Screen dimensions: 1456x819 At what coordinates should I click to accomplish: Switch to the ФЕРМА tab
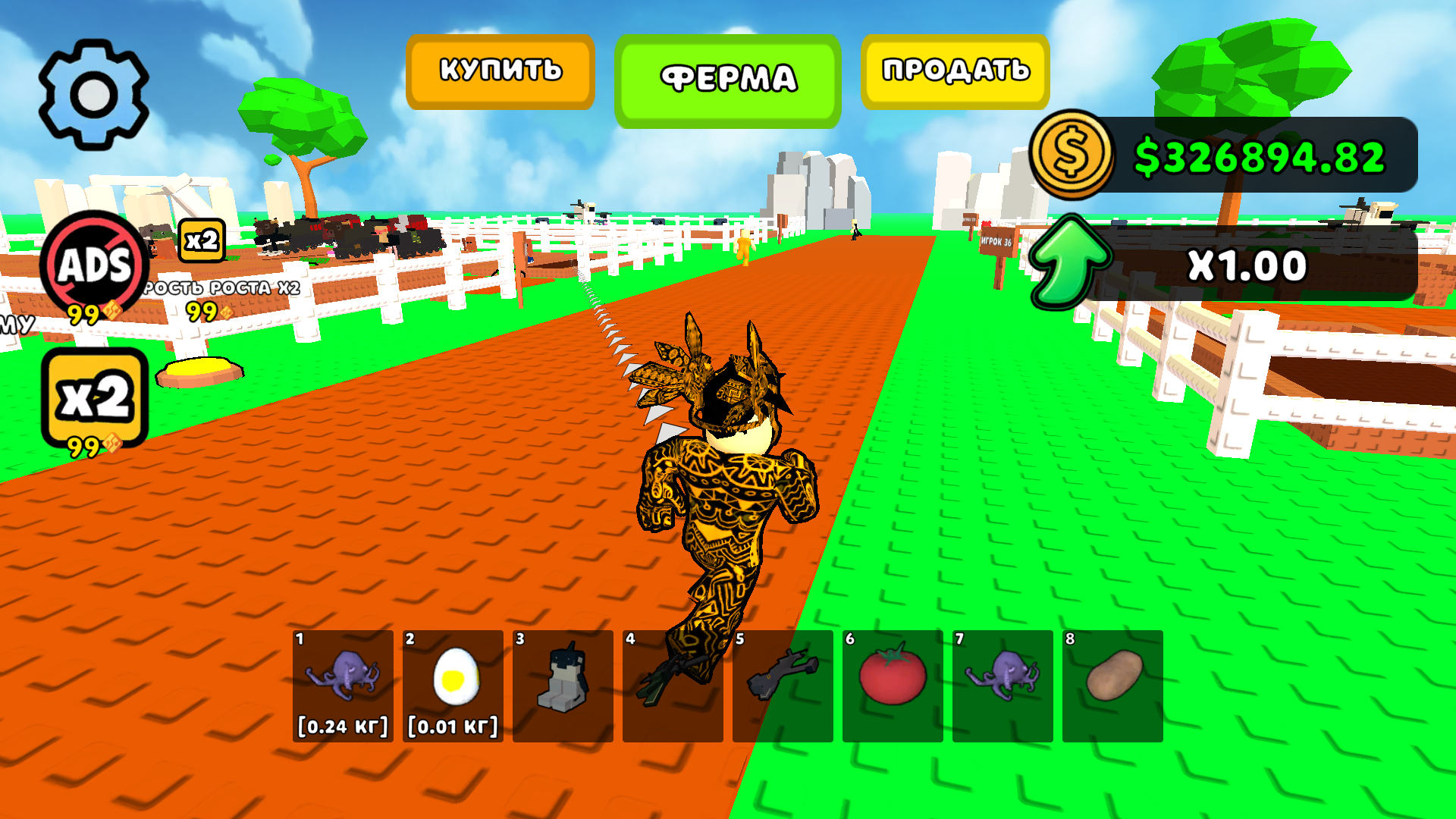tap(730, 76)
